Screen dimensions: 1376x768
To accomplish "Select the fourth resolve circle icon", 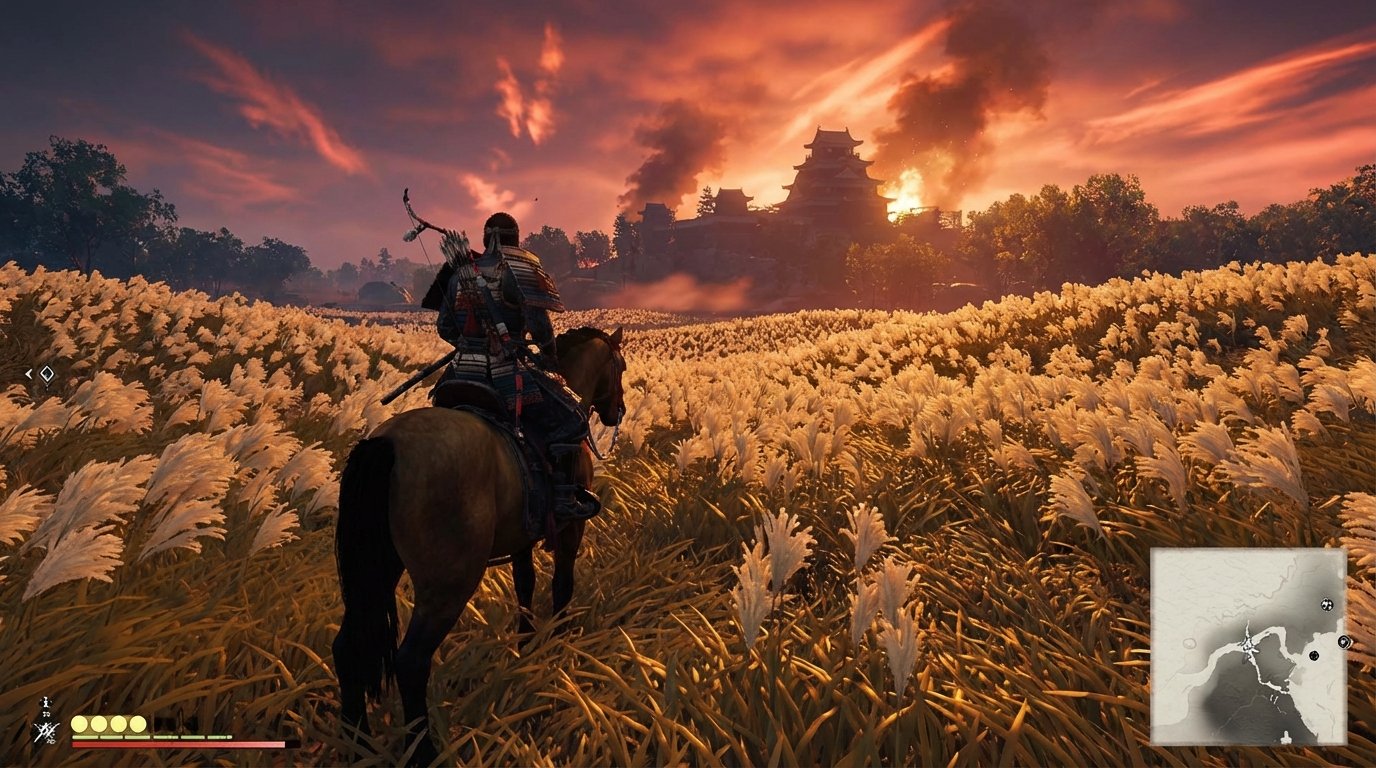I will [137, 723].
